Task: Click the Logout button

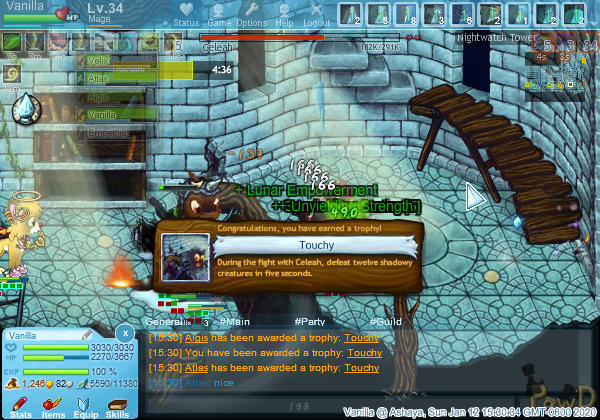Action: pyautogui.click(x=316, y=14)
